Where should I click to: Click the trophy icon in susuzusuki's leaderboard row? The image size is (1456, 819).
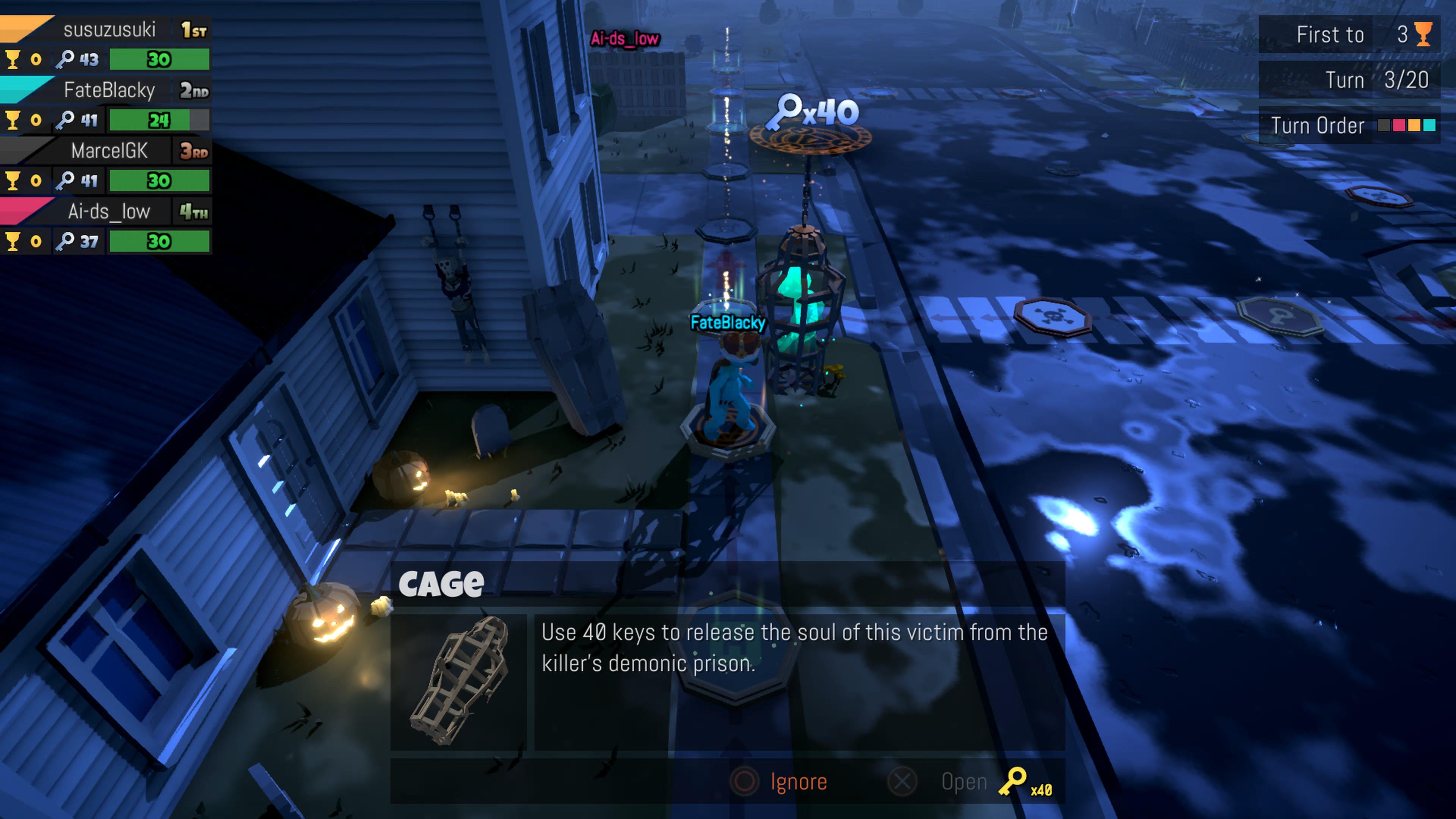pos(14,59)
